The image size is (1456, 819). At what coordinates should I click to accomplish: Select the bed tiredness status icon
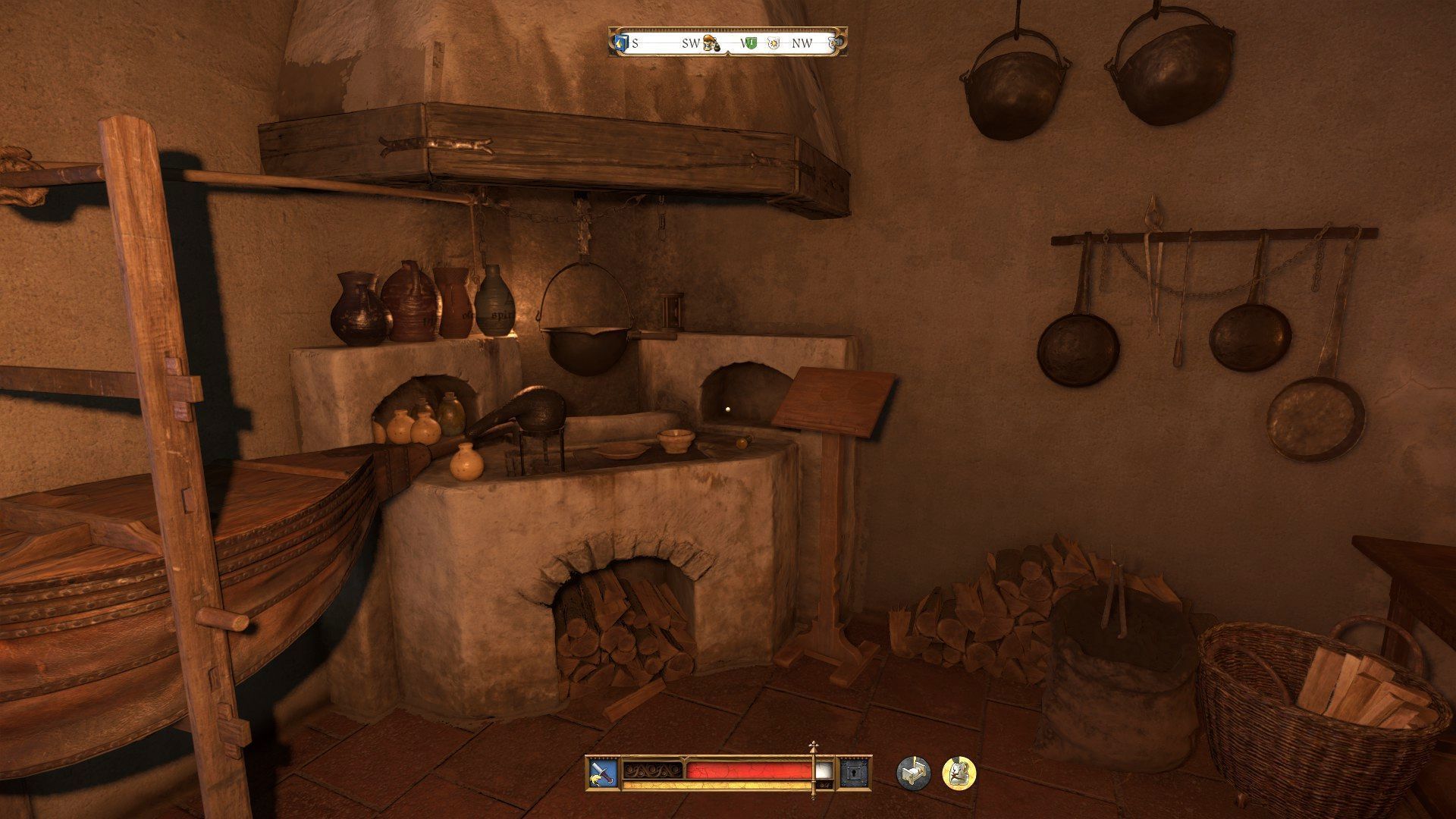[913, 773]
